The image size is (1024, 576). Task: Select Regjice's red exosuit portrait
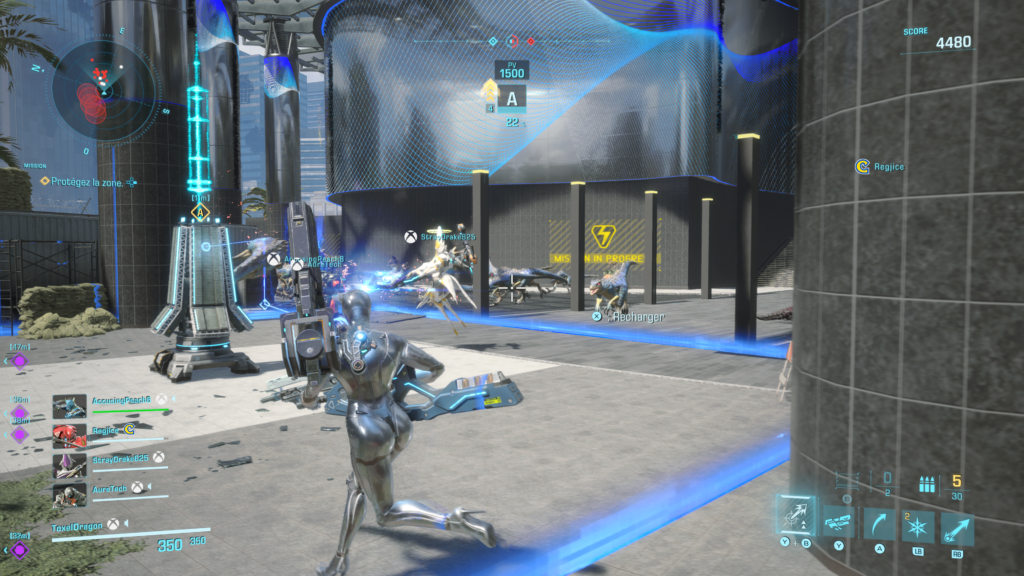tap(70, 435)
